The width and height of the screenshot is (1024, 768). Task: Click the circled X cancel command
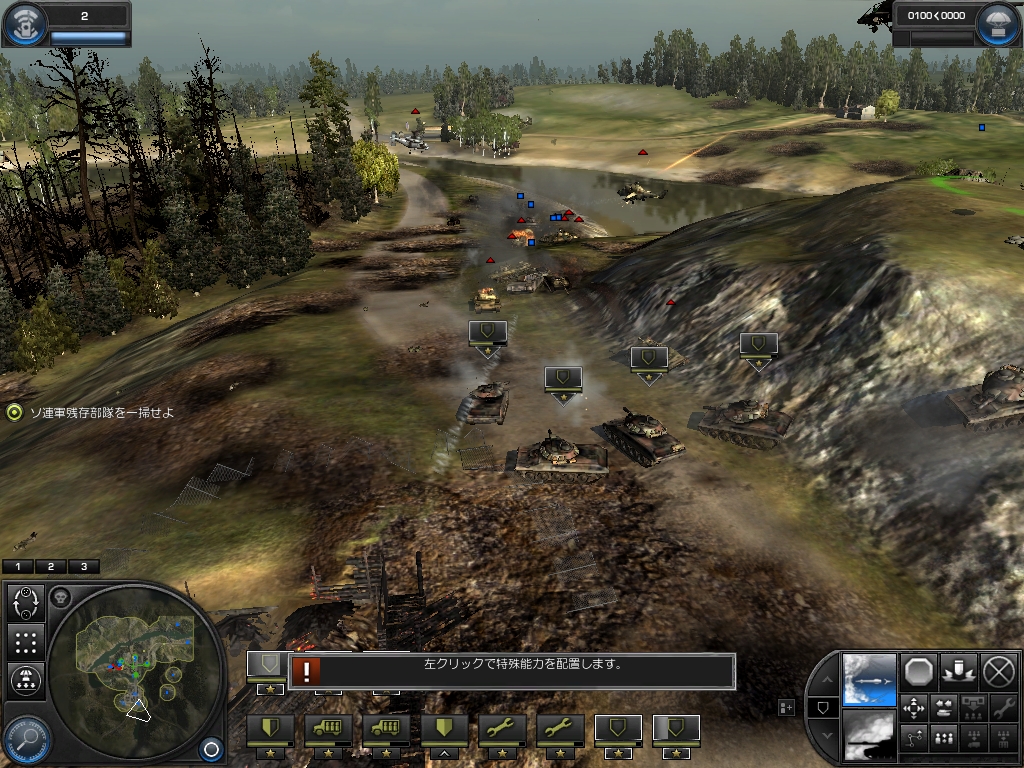[x=998, y=671]
